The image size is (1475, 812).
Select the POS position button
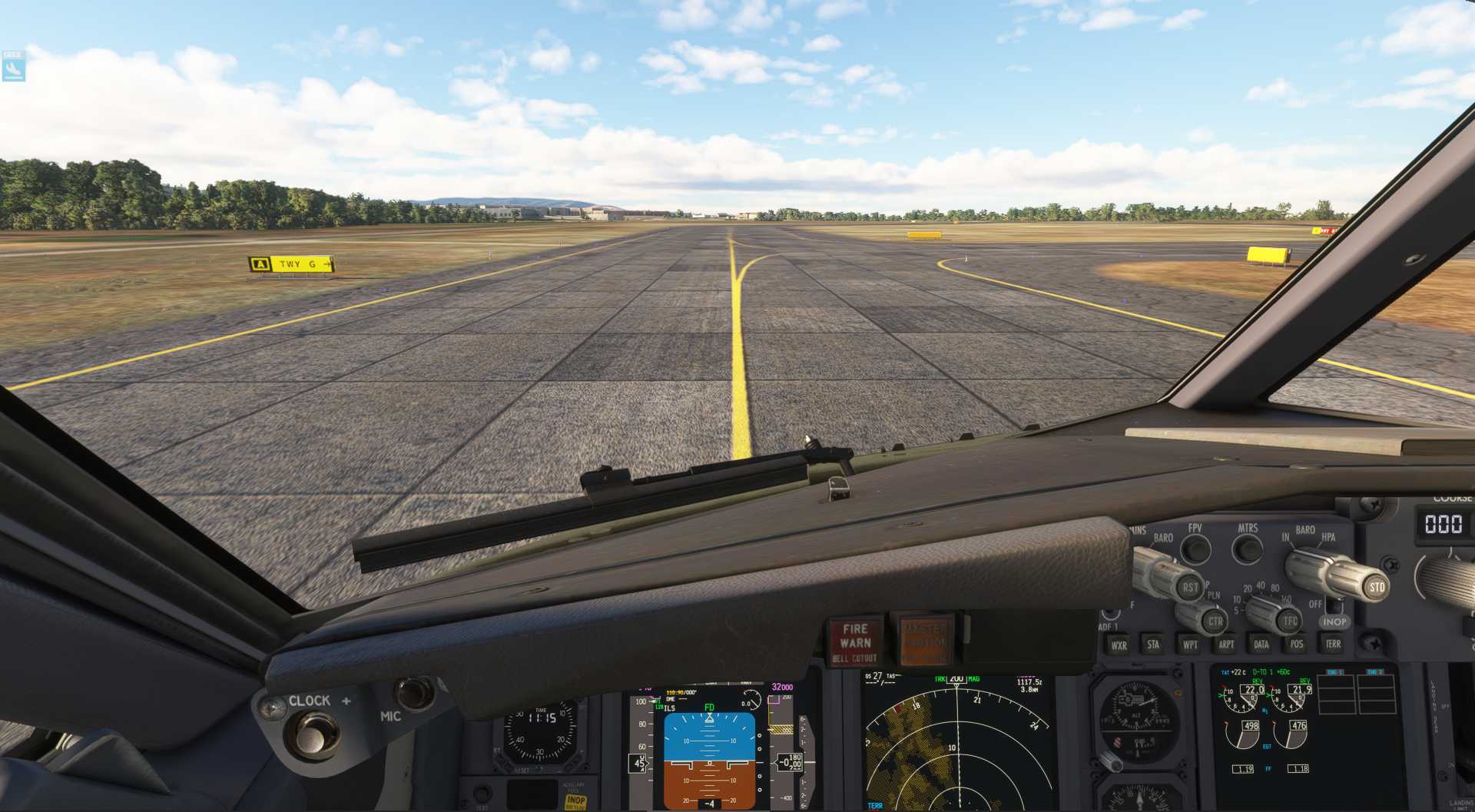(1297, 645)
